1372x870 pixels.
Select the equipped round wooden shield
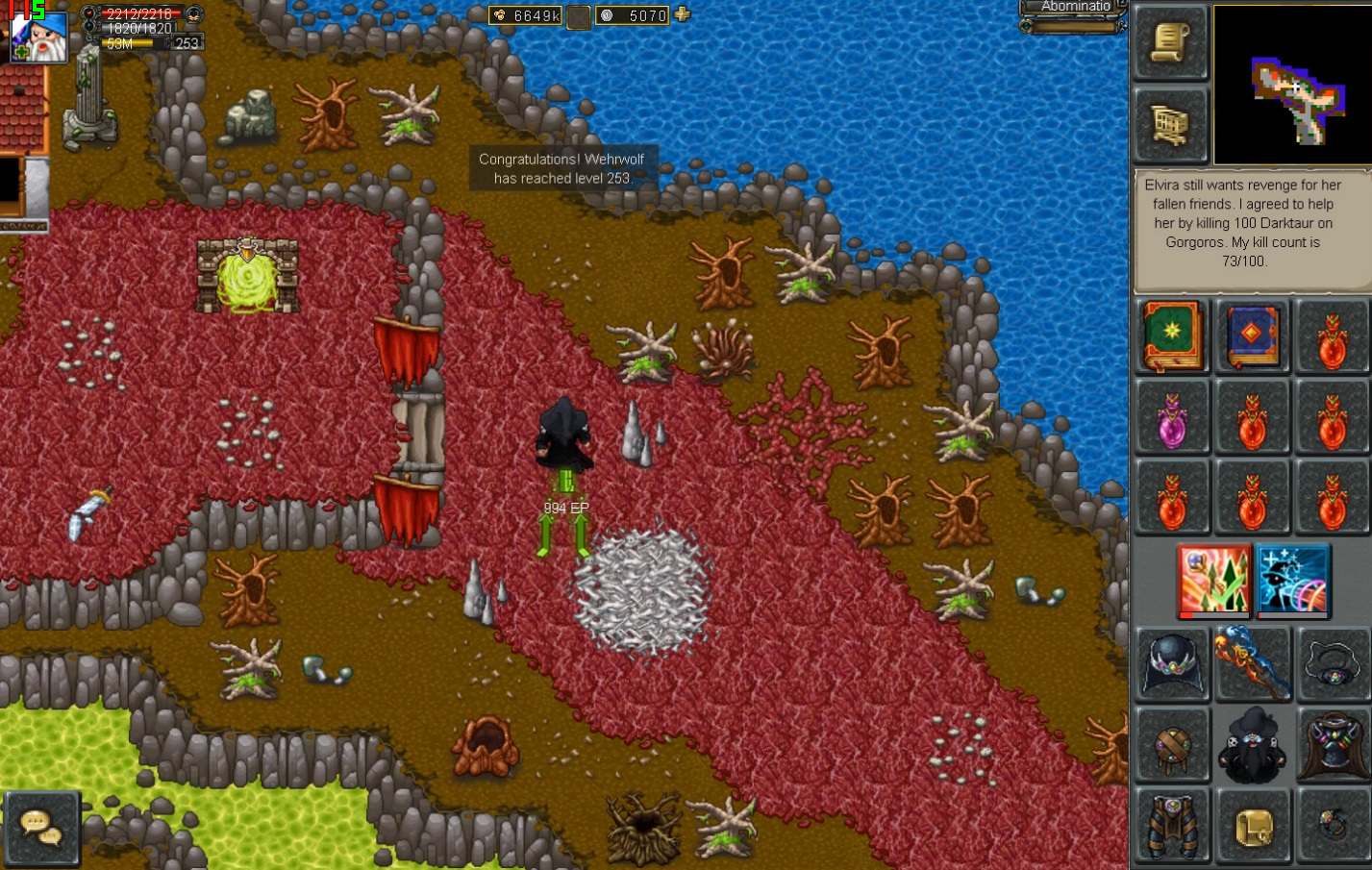click(x=1172, y=745)
